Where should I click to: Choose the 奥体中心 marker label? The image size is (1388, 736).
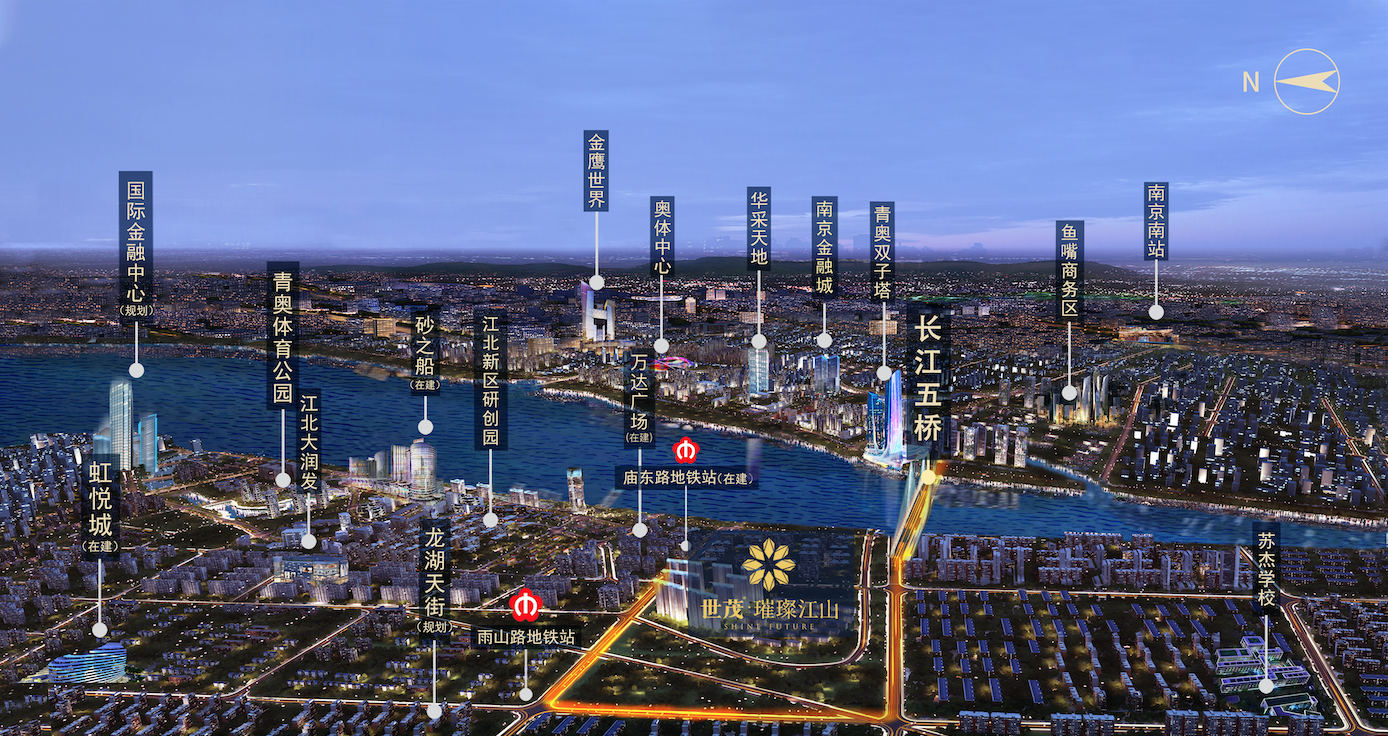[x=662, y=236]
